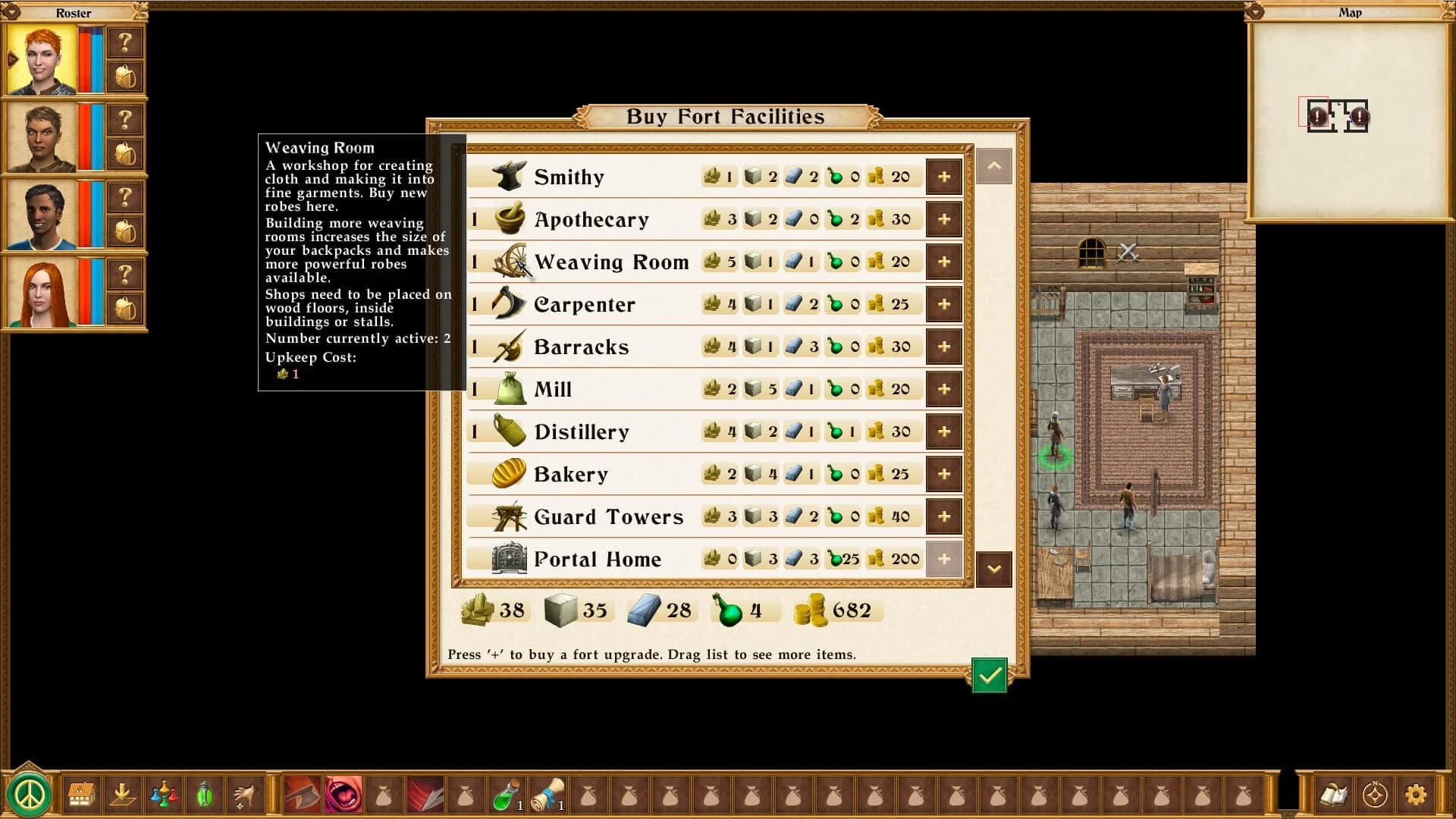Expand the question mark on the top roster portrait
The width and height of the screenshot is (1456, 819).
[126, 42]
